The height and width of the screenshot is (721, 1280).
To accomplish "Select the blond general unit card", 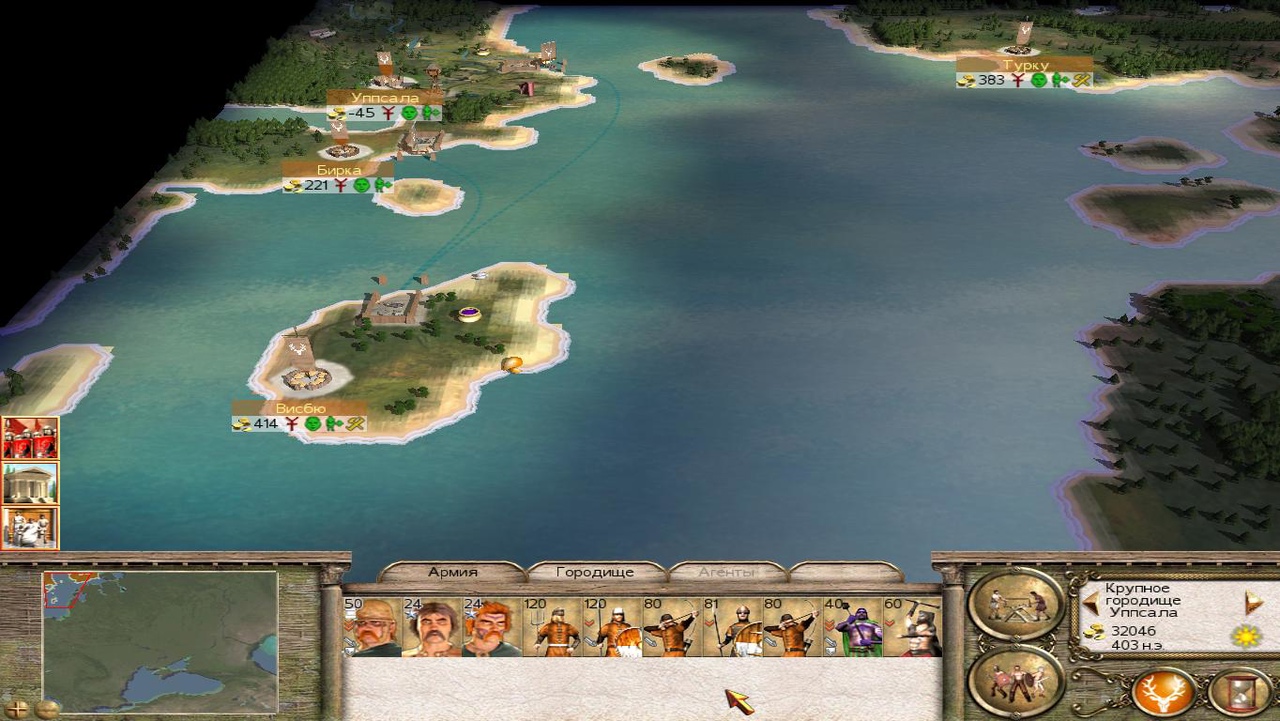I will [372, 627].
